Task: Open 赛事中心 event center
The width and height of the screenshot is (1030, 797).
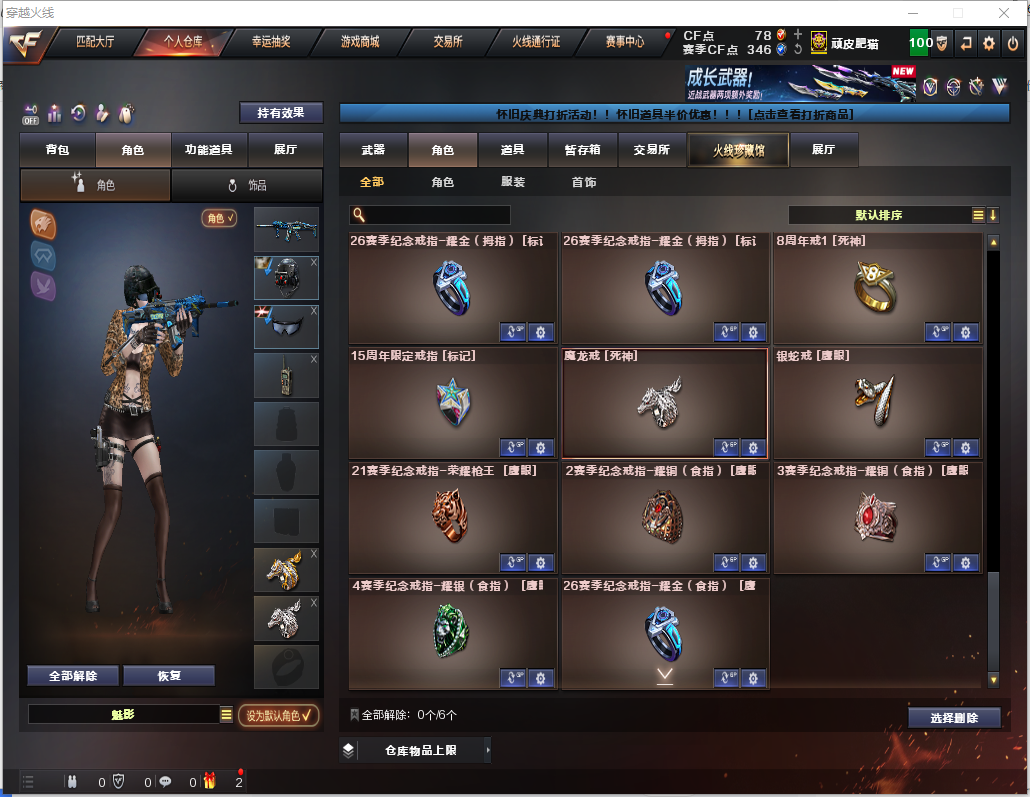Action: point(625,42)
